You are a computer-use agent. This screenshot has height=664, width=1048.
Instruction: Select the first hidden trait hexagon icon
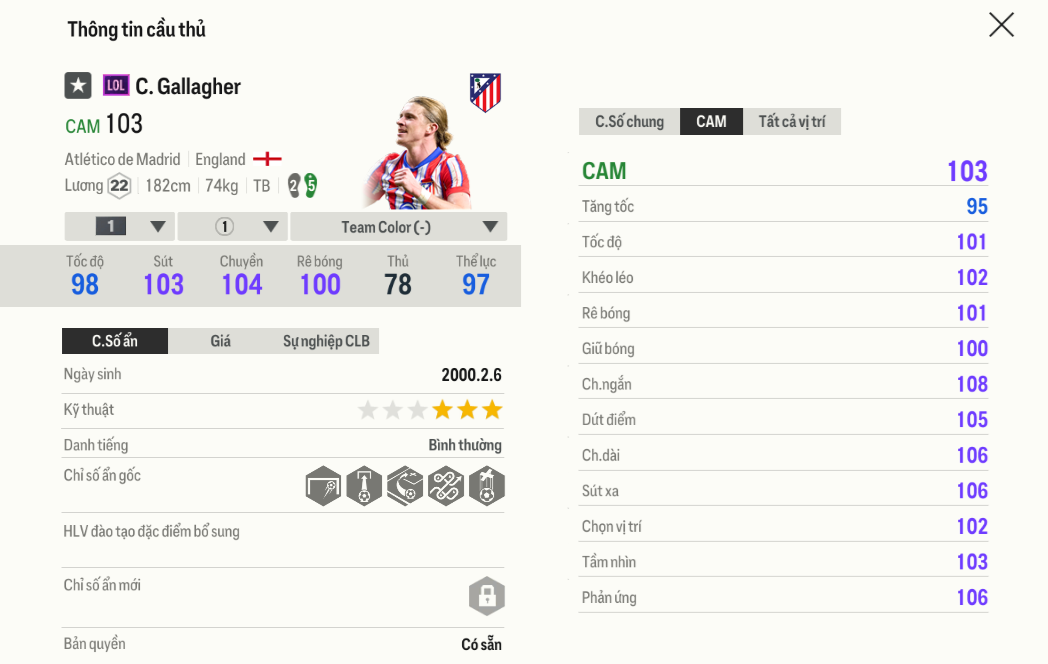[324, 486]
